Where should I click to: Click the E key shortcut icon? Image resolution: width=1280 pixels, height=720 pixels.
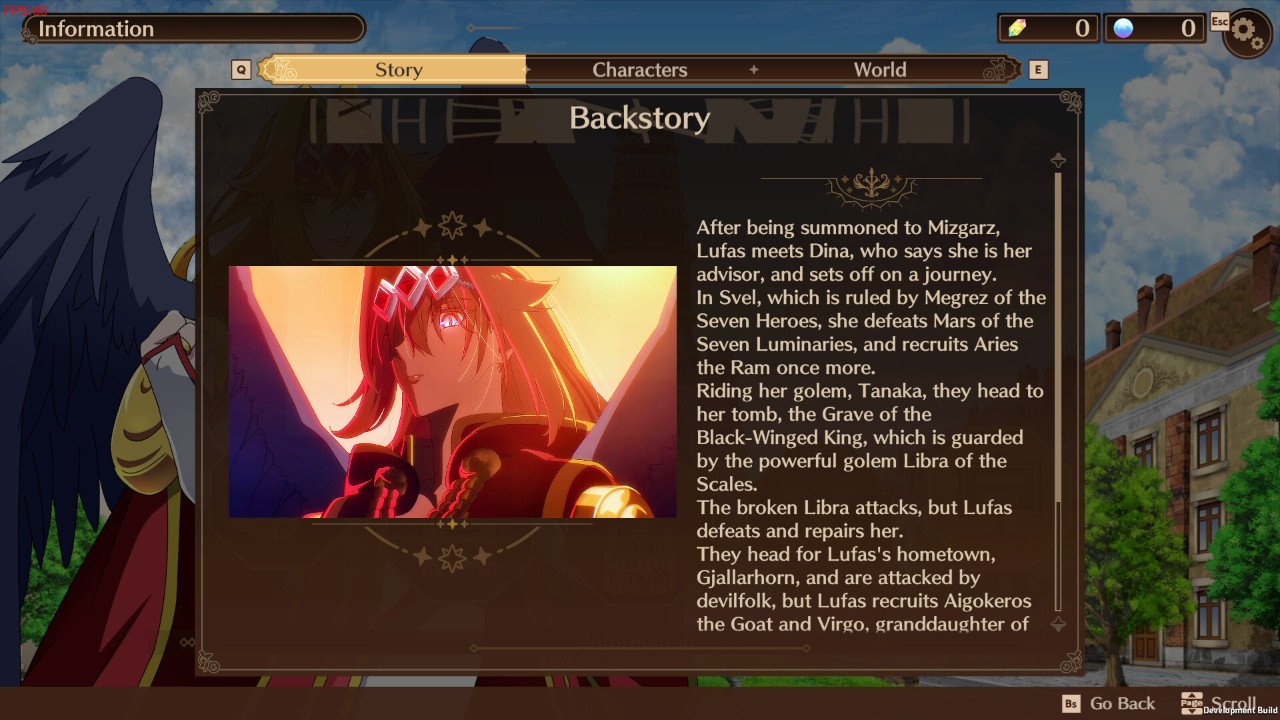coord(1040,69)
